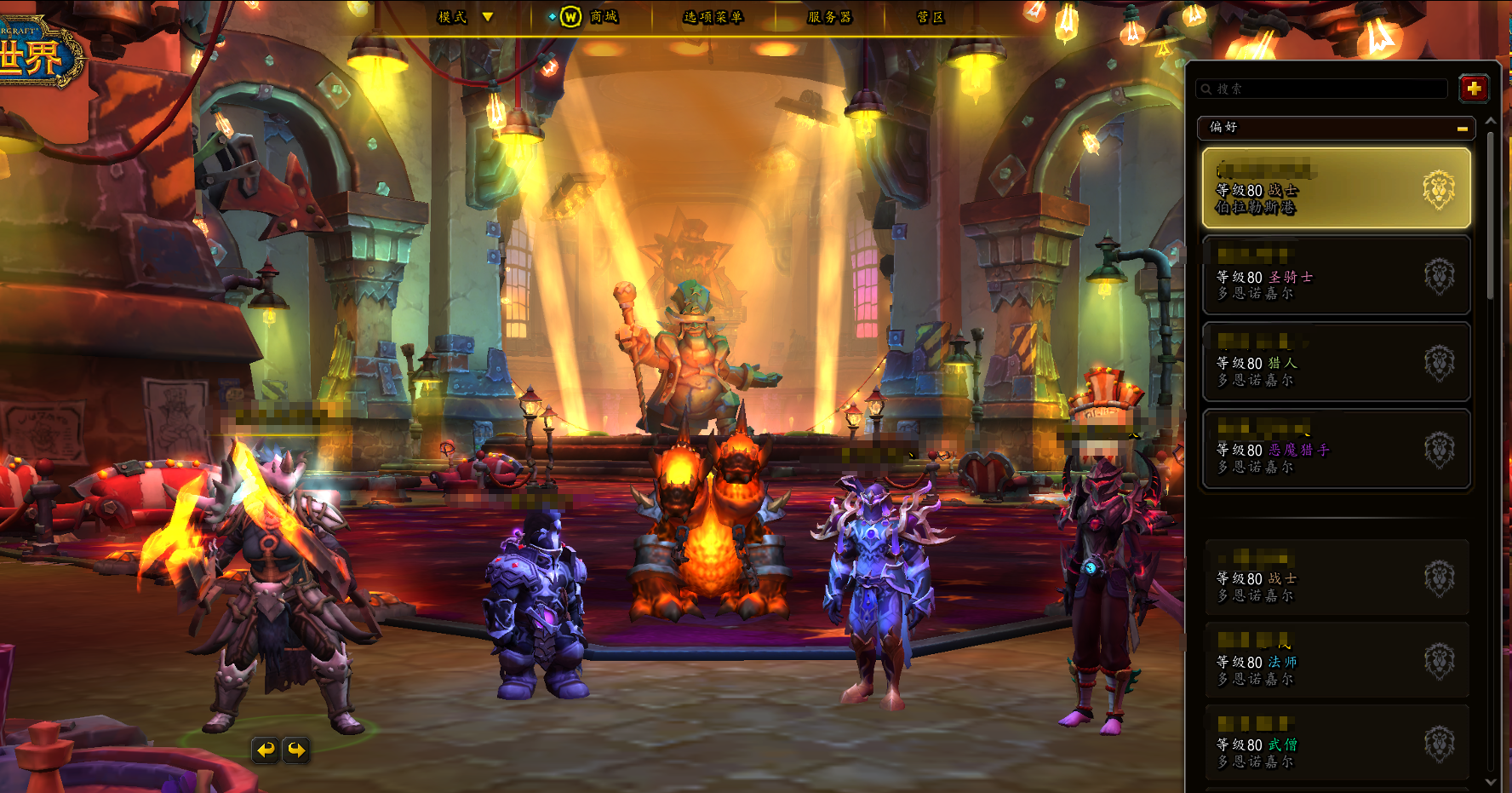Select the level 80 战士 in 多恩诺嘉尔
Image resolution: width=1512 pixels, height=793 pixels.
1335,578
